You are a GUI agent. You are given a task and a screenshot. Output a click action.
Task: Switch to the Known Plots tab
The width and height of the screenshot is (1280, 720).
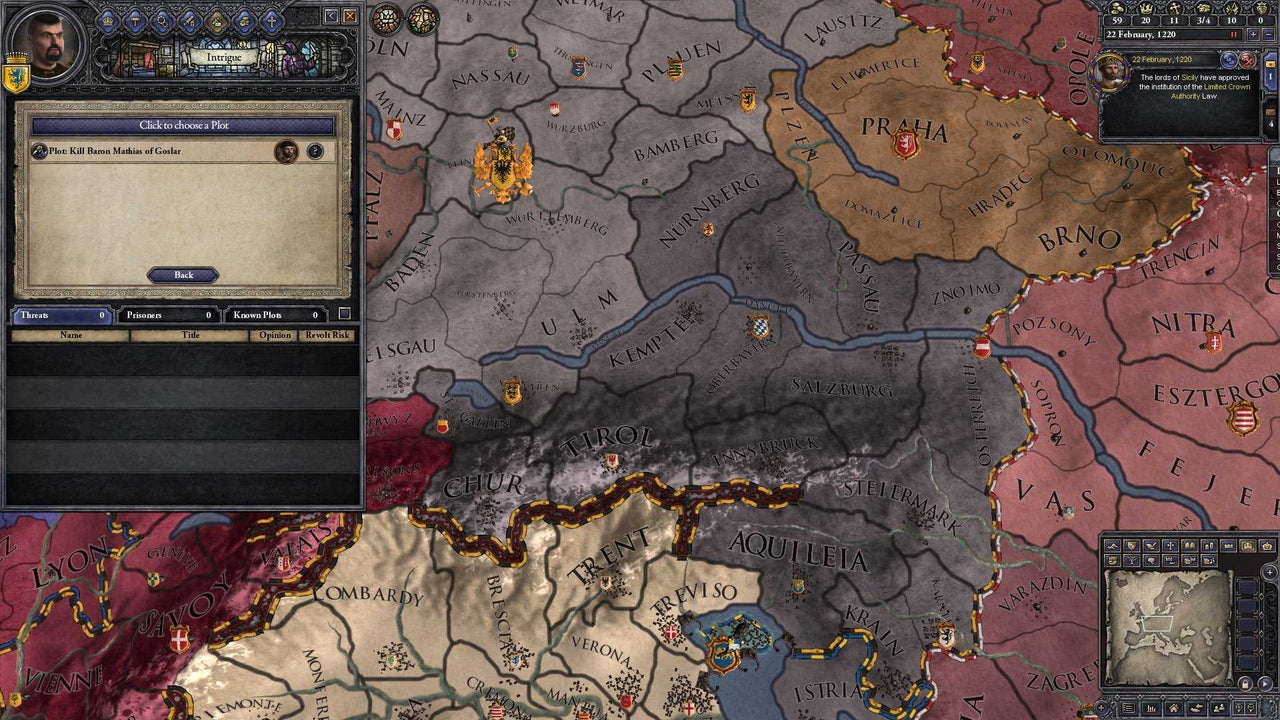(274, 315)
